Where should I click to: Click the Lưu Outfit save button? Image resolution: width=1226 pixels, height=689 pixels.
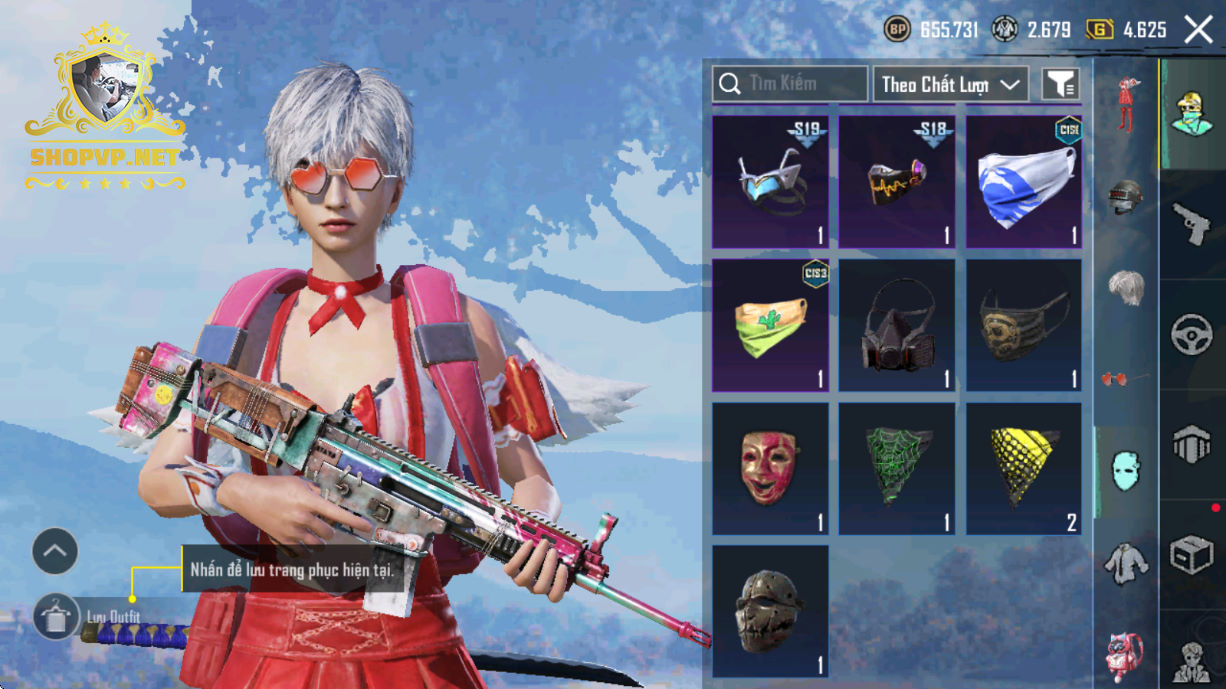[x=56, y=617]
